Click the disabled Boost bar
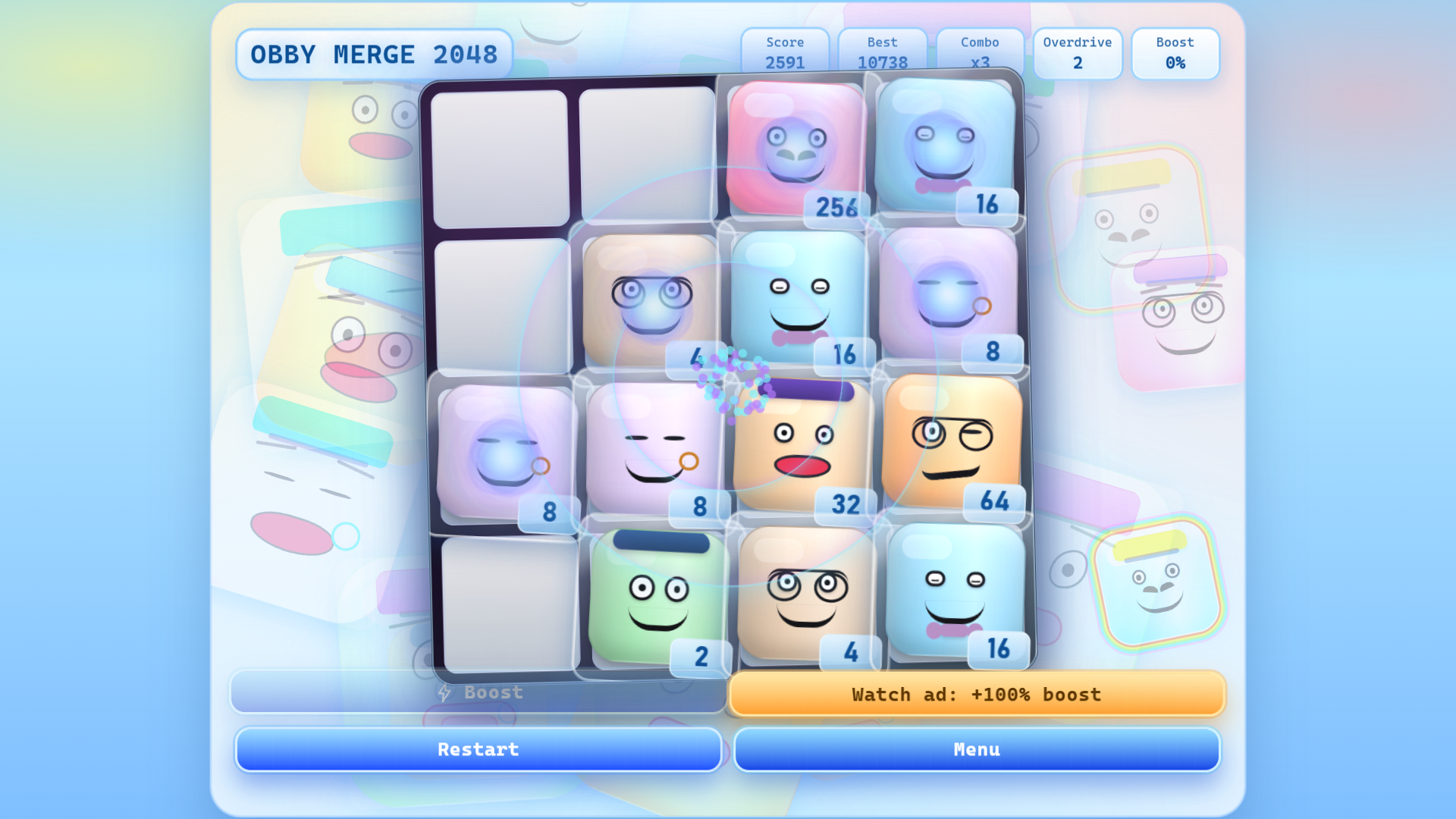Screen dimensions: 1456x819 point(478,692)
